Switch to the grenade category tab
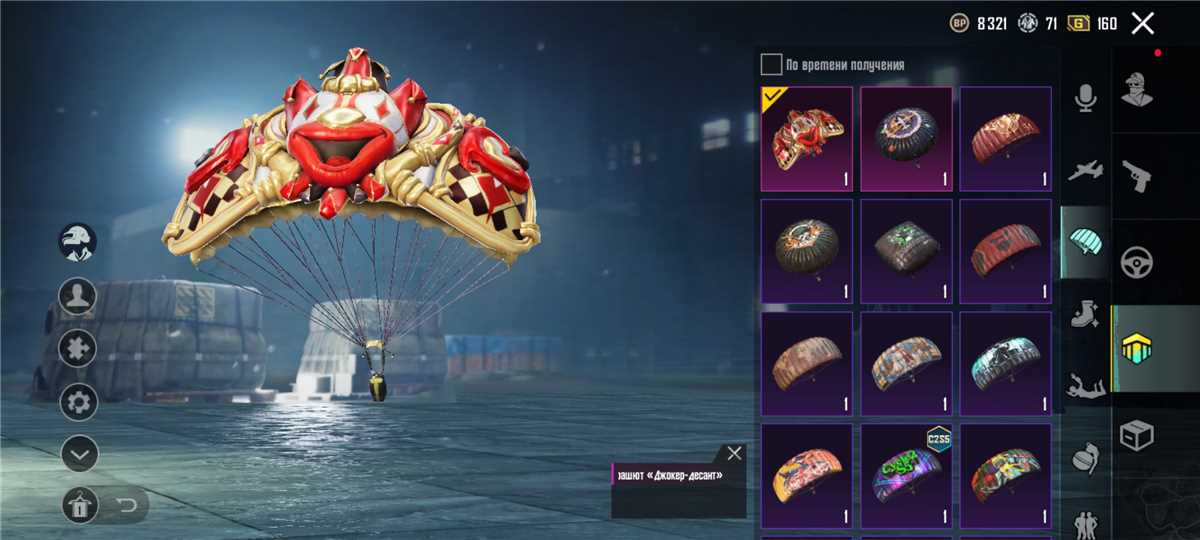 click(1085, 458)
